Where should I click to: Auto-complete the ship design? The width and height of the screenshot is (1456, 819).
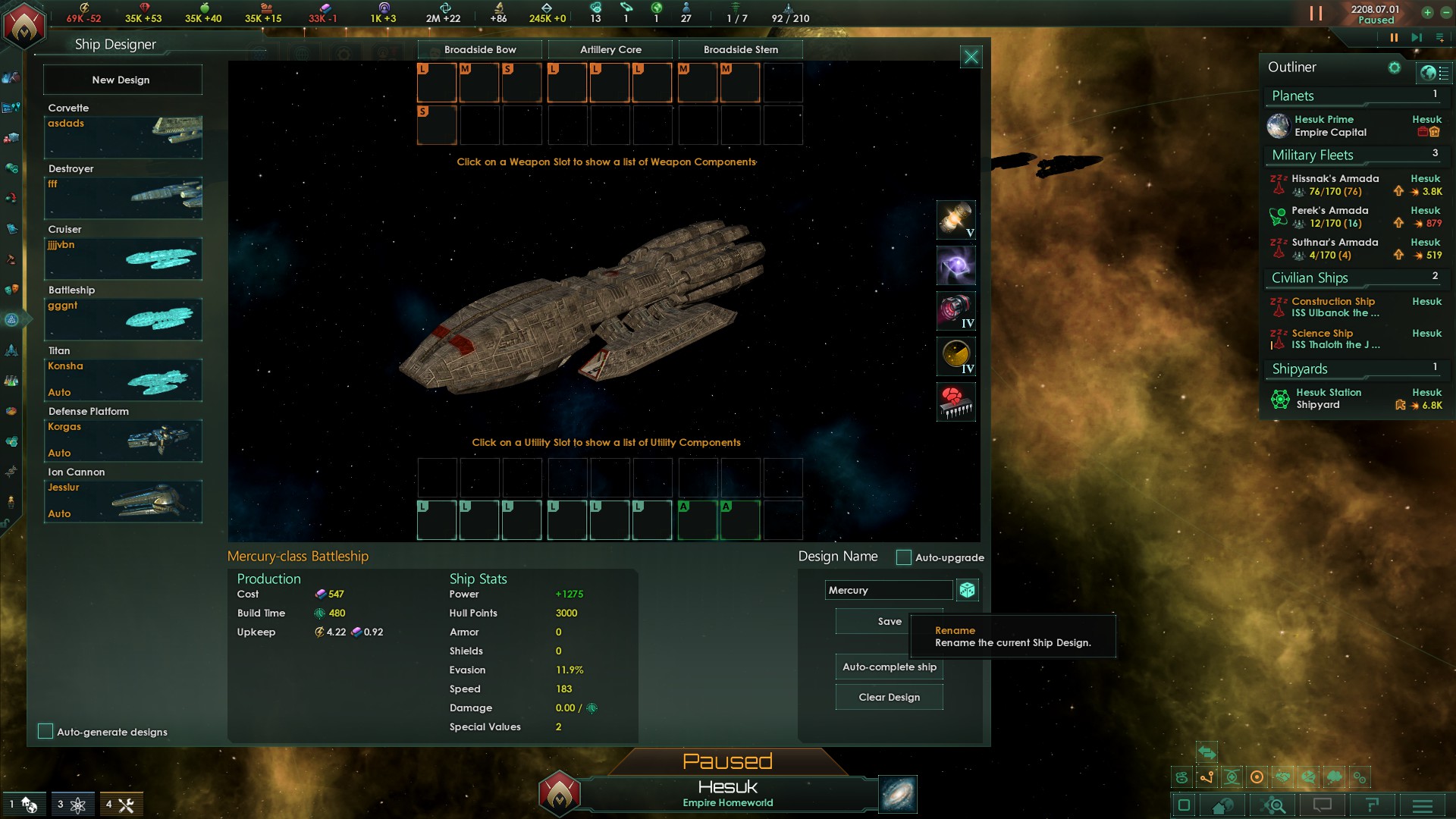click(x=889, y=667)
